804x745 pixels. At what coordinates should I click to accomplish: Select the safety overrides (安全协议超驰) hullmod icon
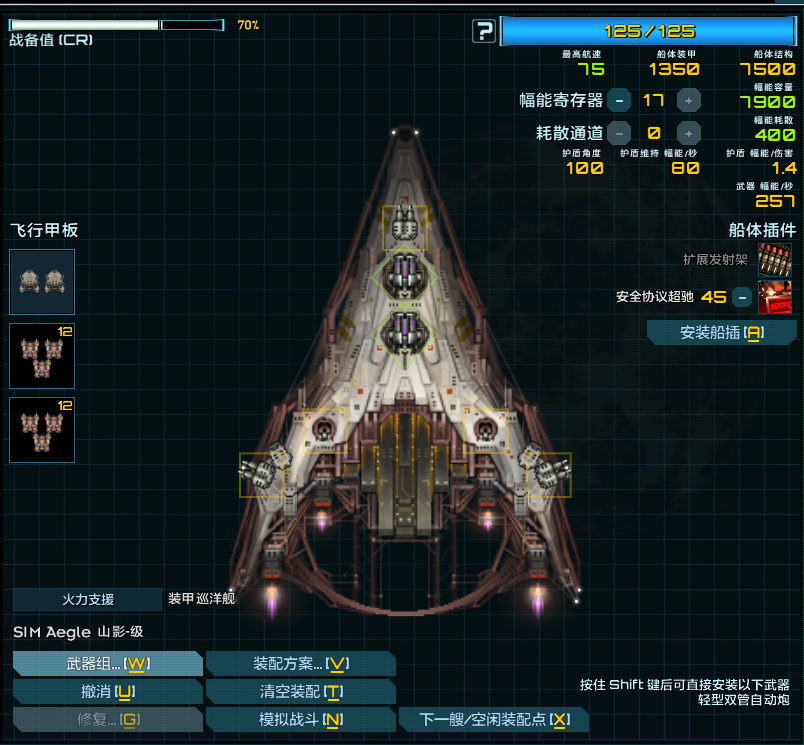click(x=775, y=297)
